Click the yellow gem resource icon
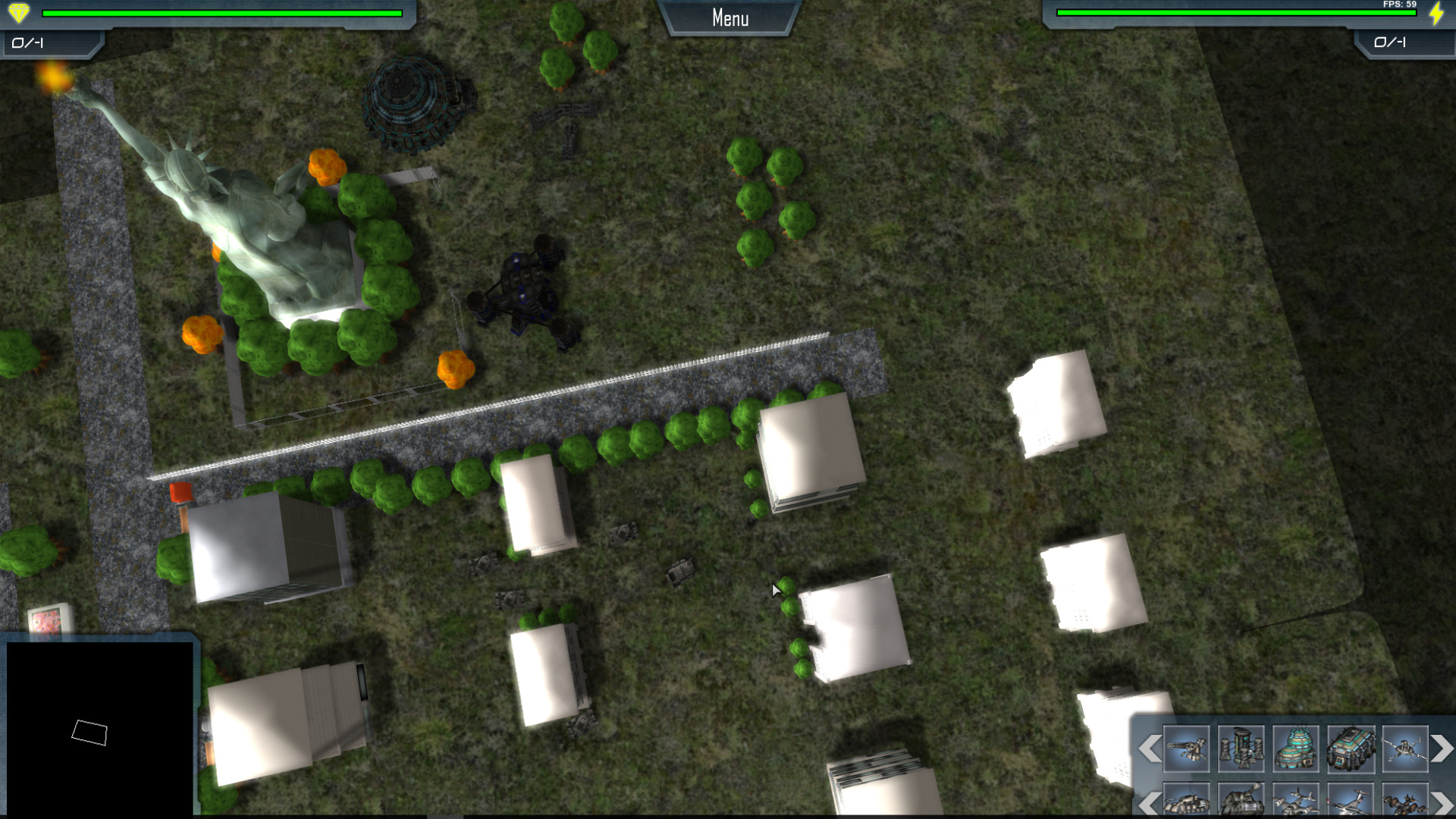The image size is (1456, 819). click(x=20, y=12)
